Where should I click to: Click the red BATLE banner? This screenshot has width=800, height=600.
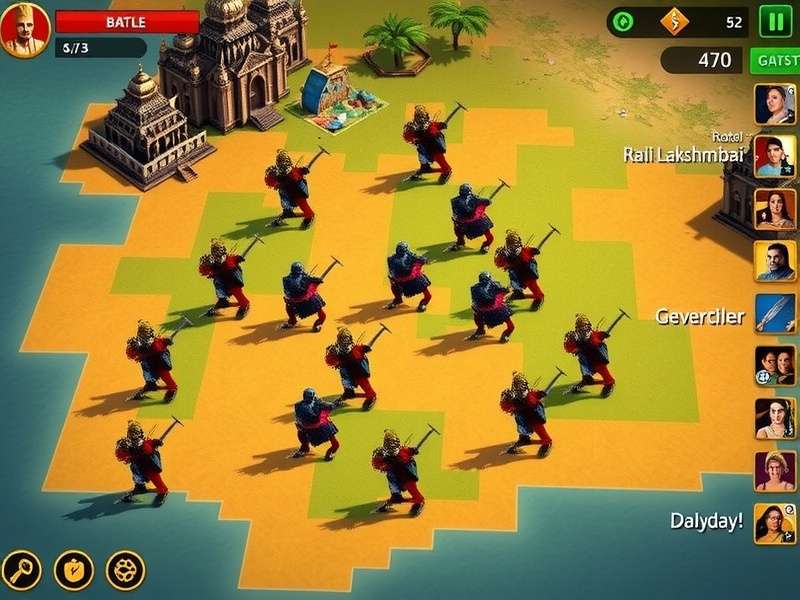(127, 22)
